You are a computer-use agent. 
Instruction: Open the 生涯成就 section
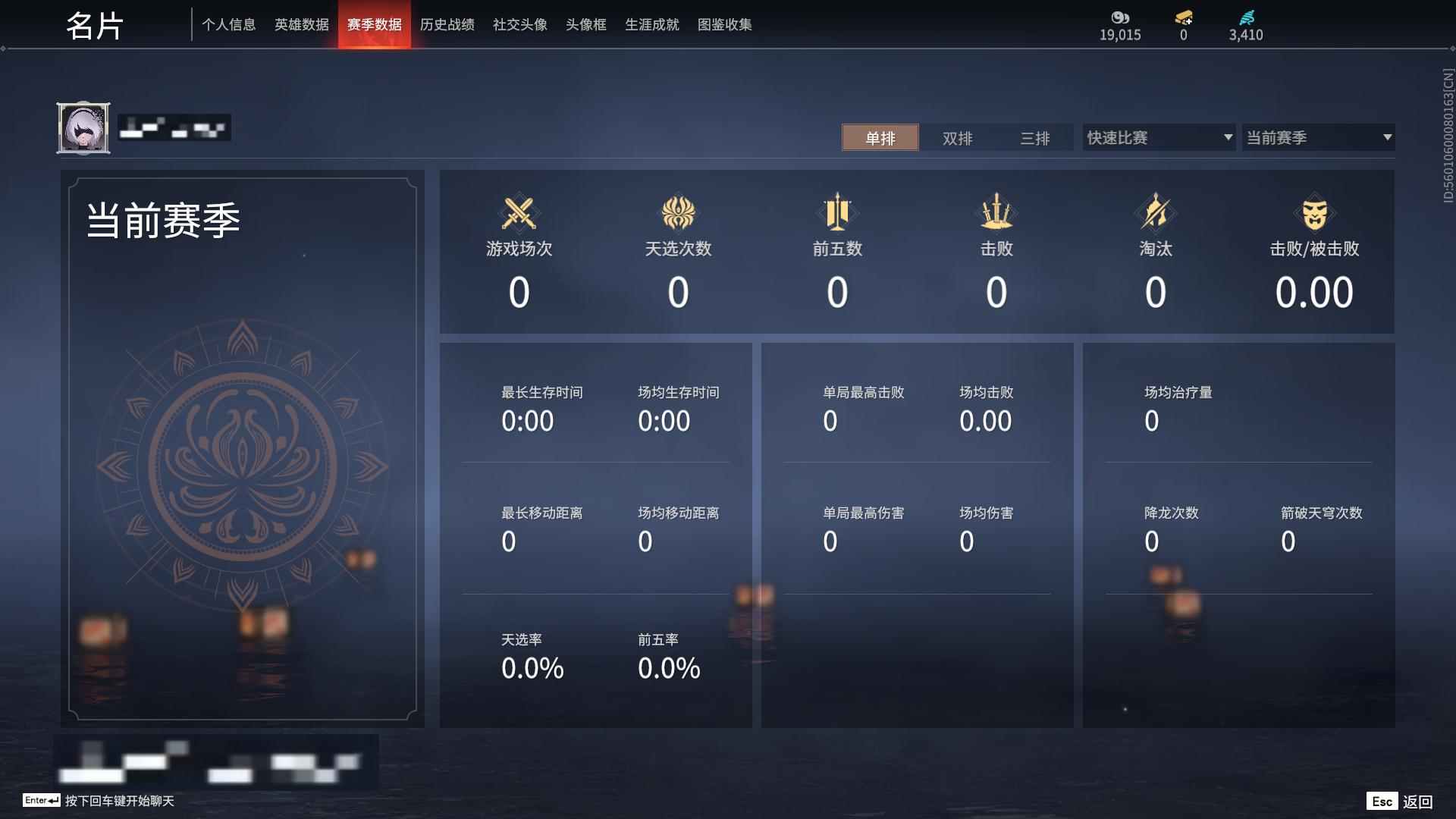click(651, 24)
